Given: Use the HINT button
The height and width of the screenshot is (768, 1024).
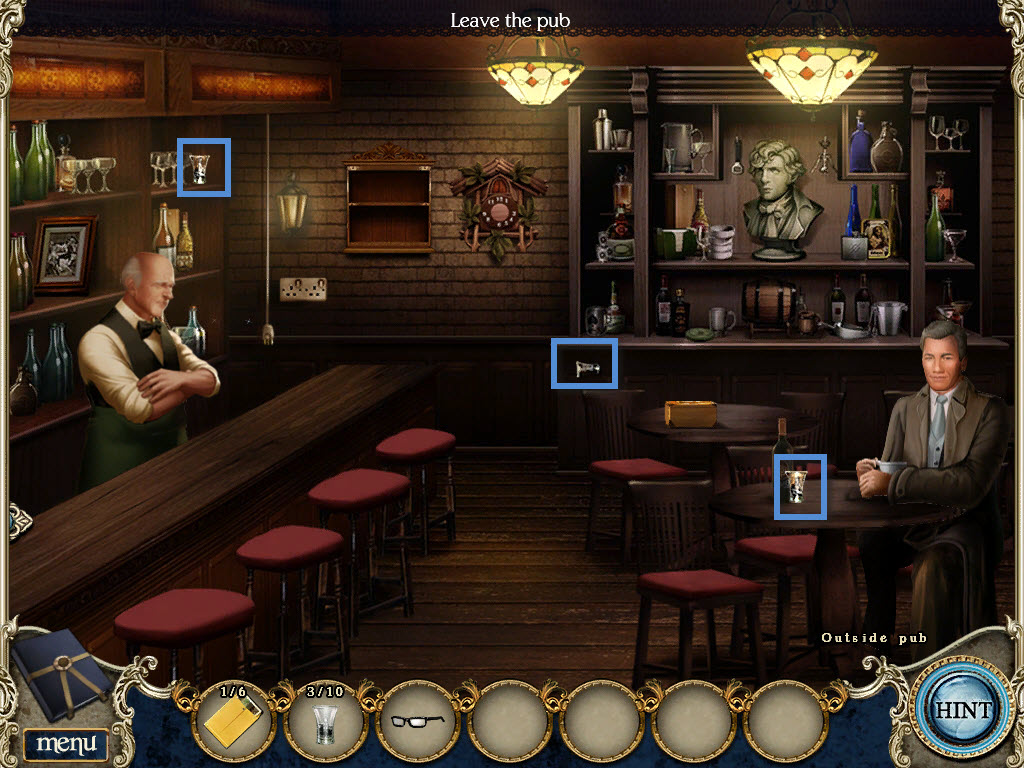Looking at the screenshot, I should (962, 710).
